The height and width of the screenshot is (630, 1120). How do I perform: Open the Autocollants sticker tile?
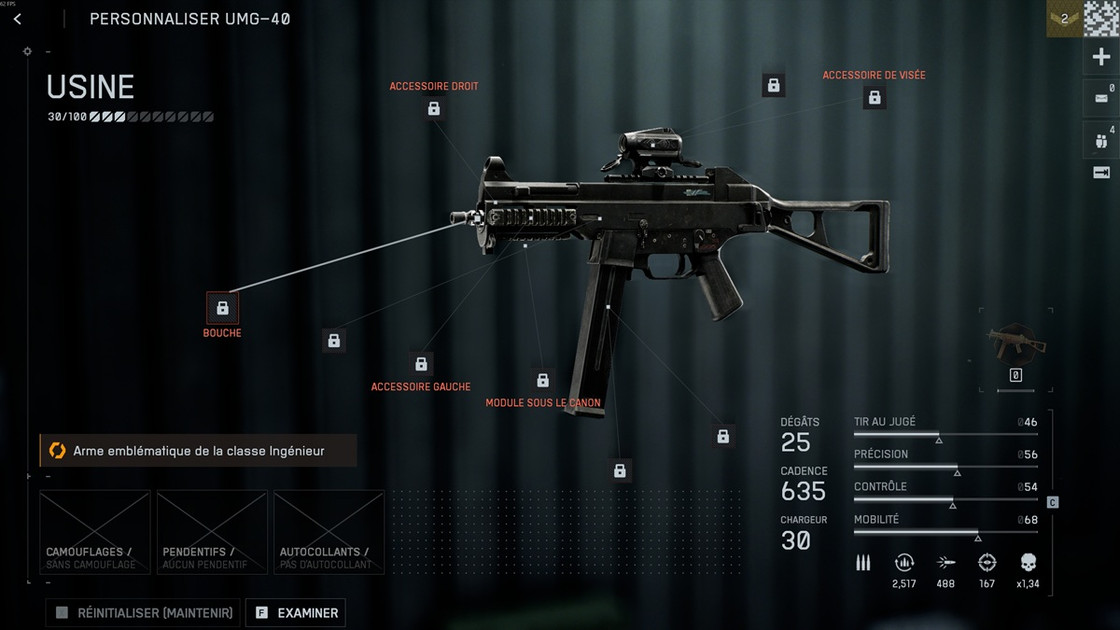tap(329, 532)
